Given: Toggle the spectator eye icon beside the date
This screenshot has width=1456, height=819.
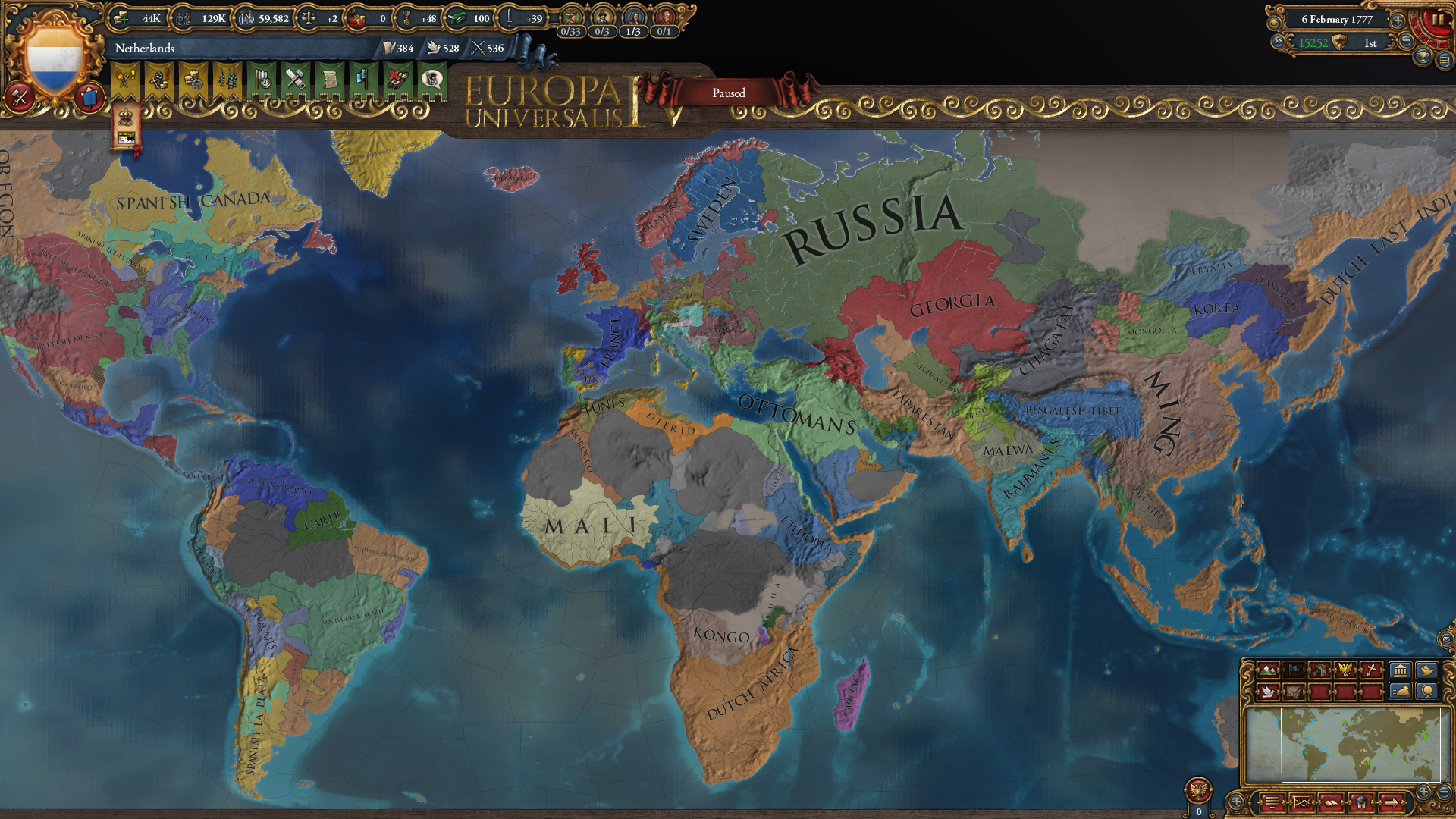Looking at the screenshot, I should tap(1273, 23).
